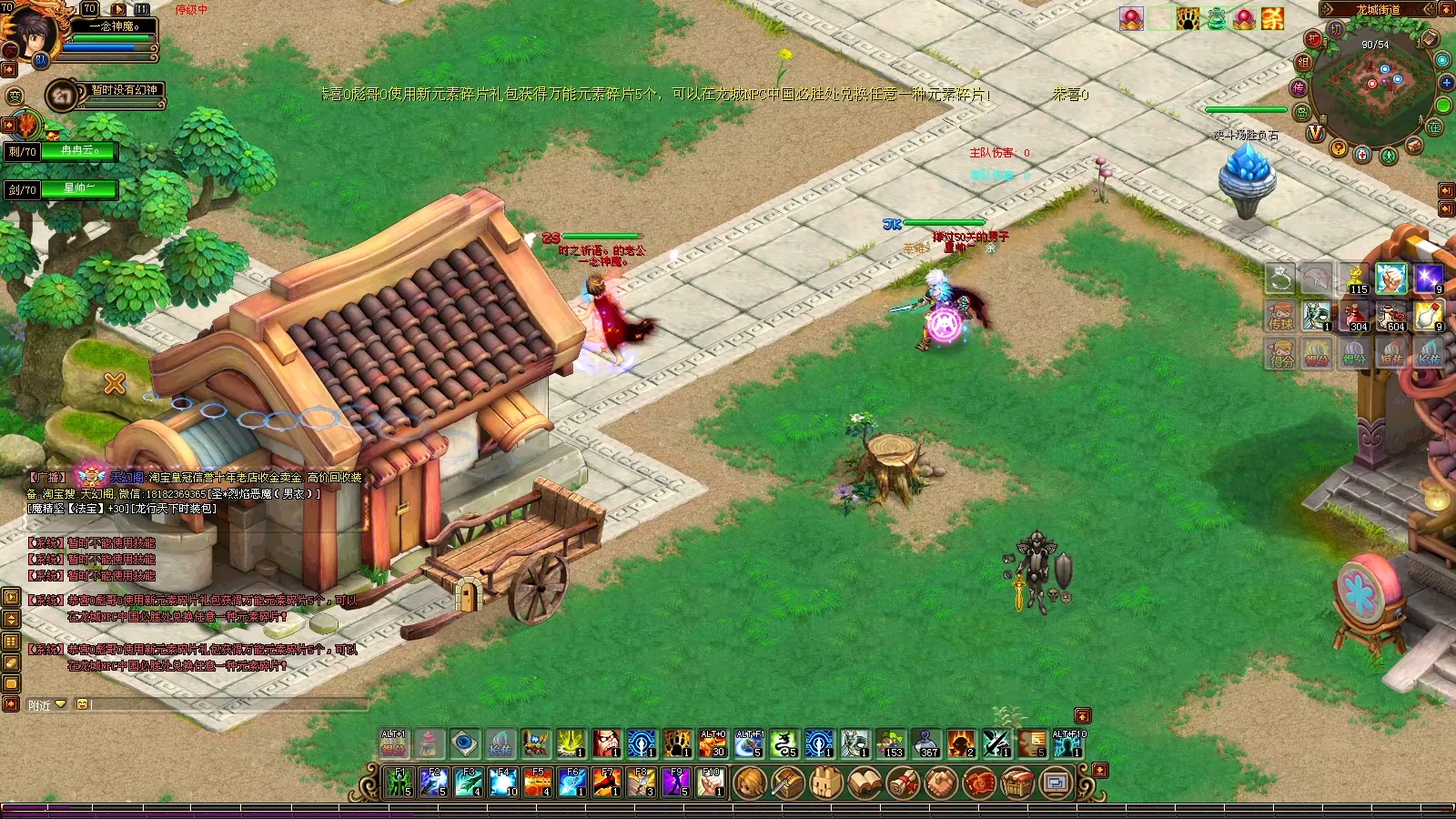Open the system window monitor icon

point(1056,783)
